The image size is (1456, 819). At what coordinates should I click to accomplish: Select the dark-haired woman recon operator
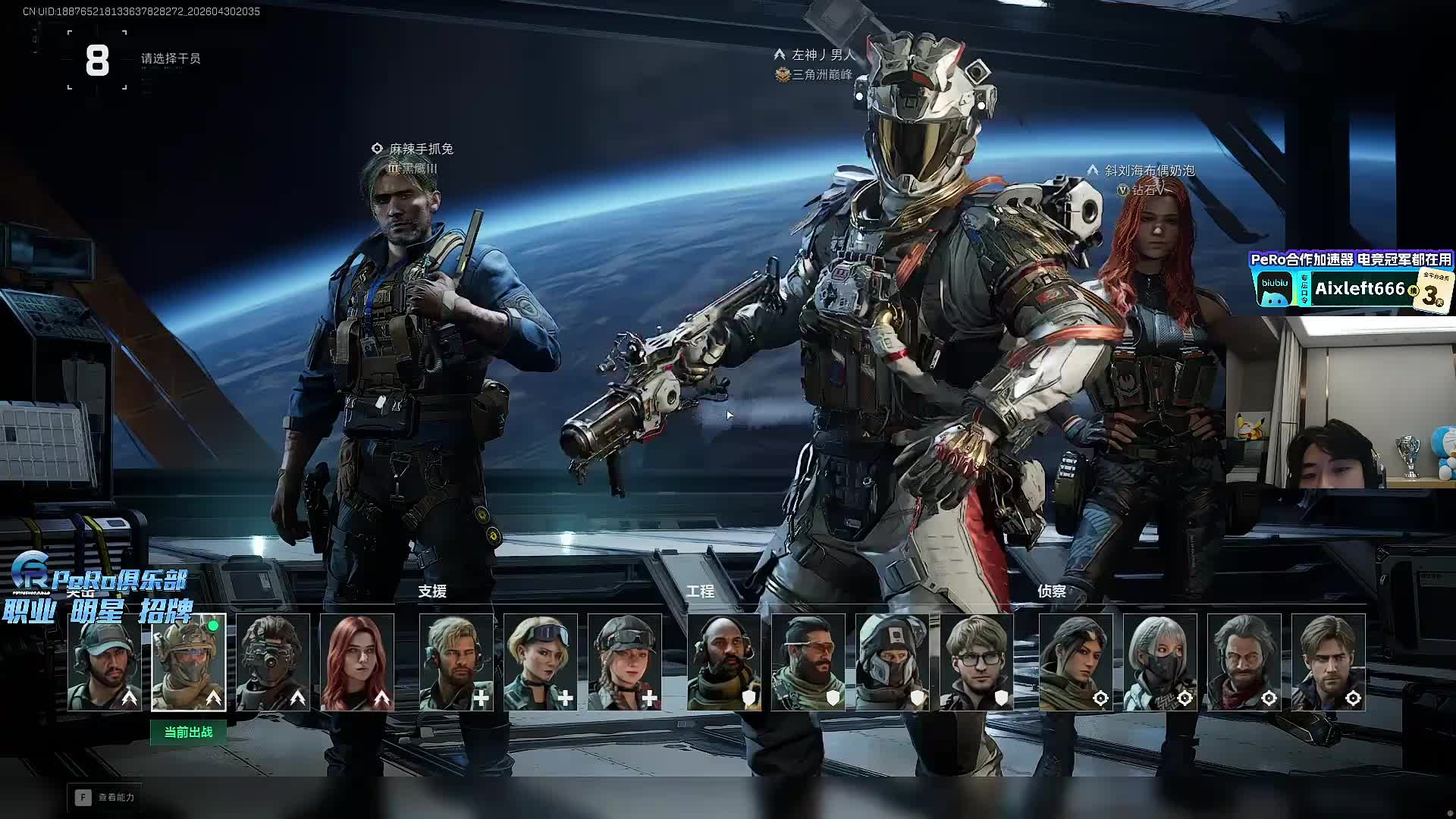[1076, 662]
